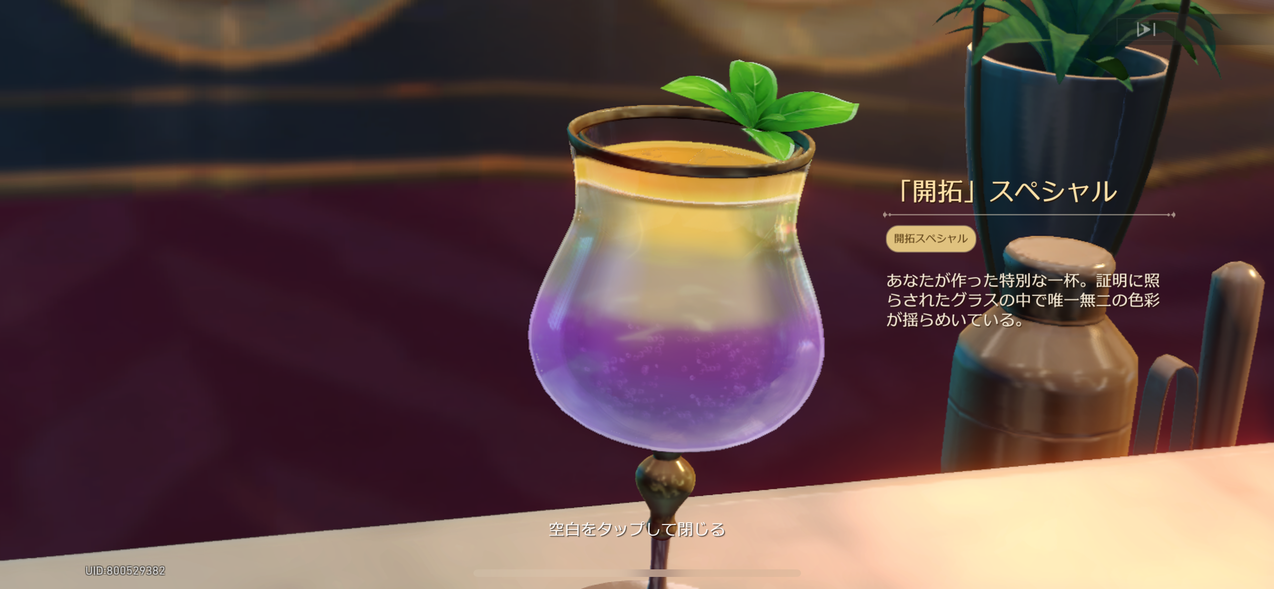Select the 開拓スペシャル tag pill
The image size is (1274, 589).
(x=930, y=239)
